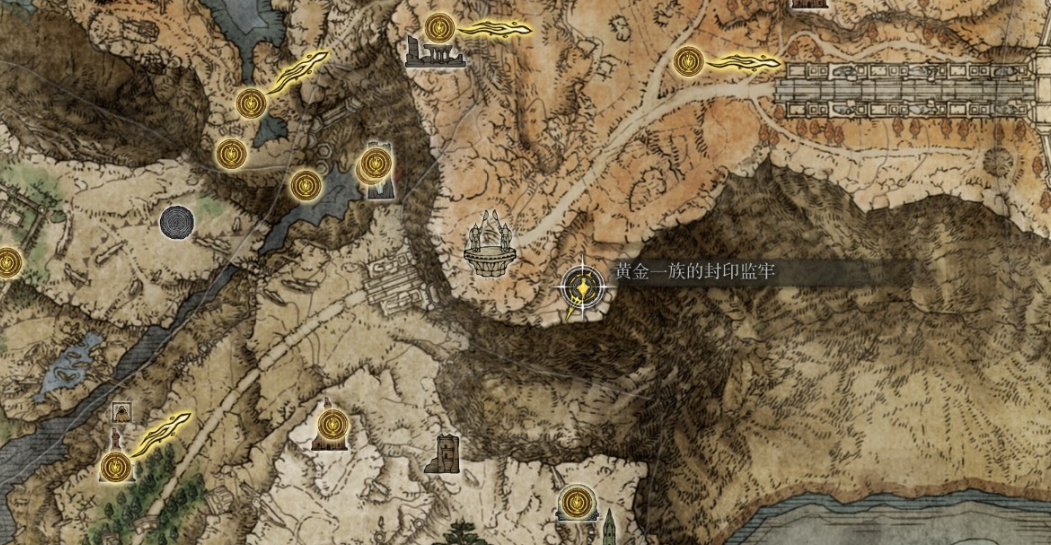1051x545 pixels.
Task: Pick the grace overlapping the tall tower icon
Action: 375,162
